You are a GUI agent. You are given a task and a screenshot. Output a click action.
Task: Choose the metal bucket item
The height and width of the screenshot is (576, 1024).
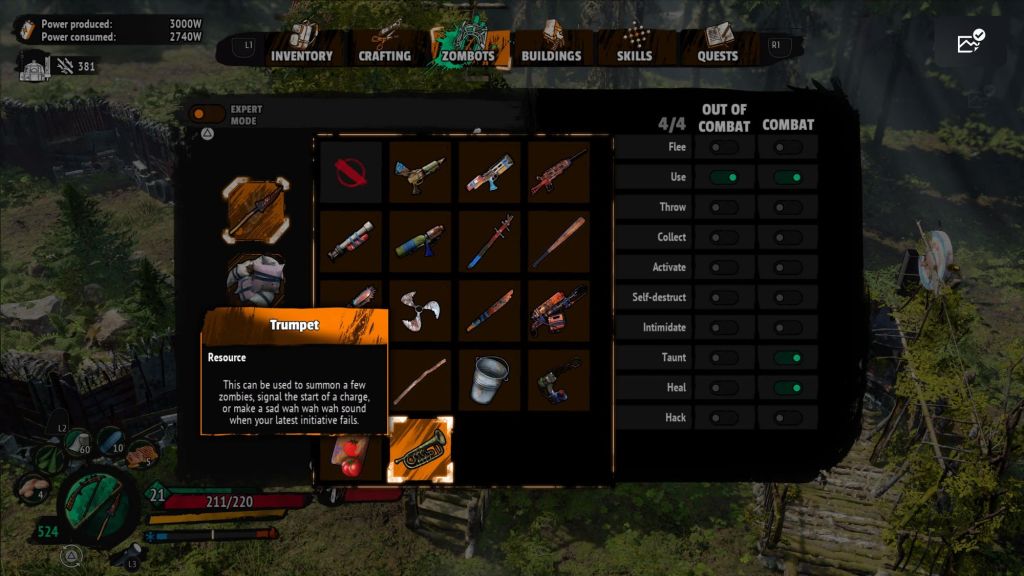point(490,380)
